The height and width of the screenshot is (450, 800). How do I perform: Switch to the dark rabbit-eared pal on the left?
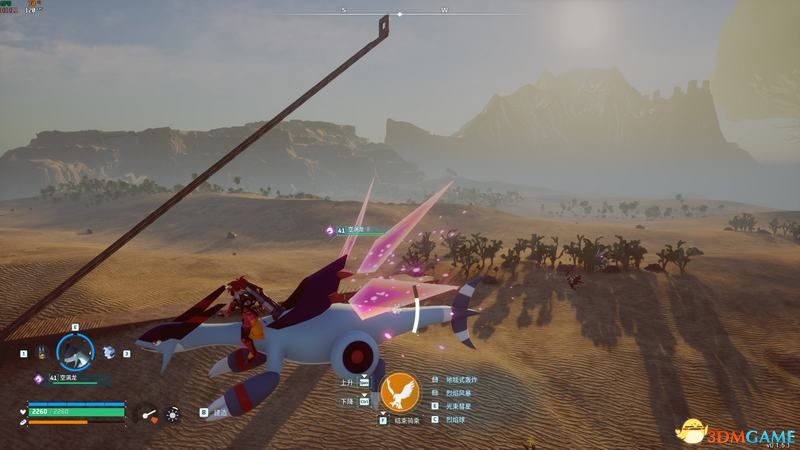pyautogui.click(x=41, y=353)
